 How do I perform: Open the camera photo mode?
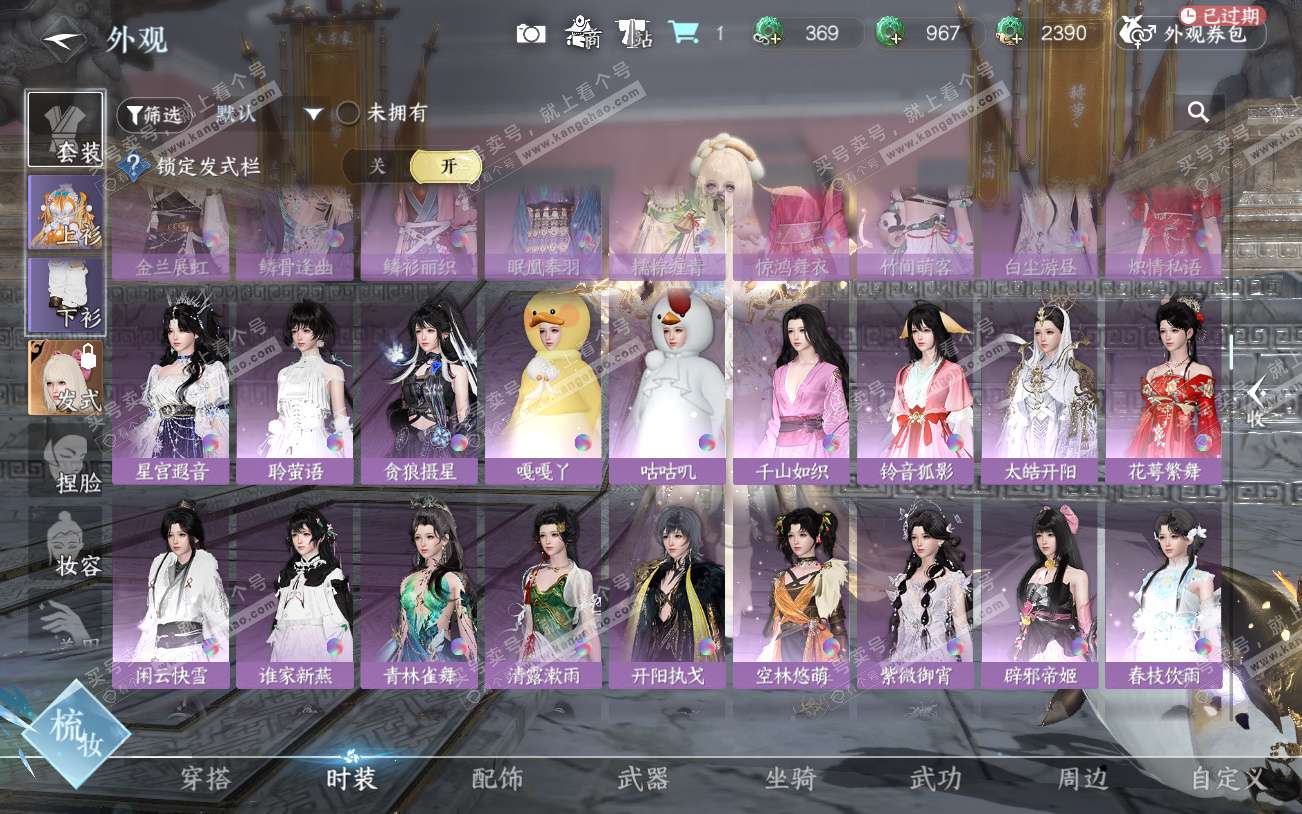pyautogui.click(x=531, y=34)
